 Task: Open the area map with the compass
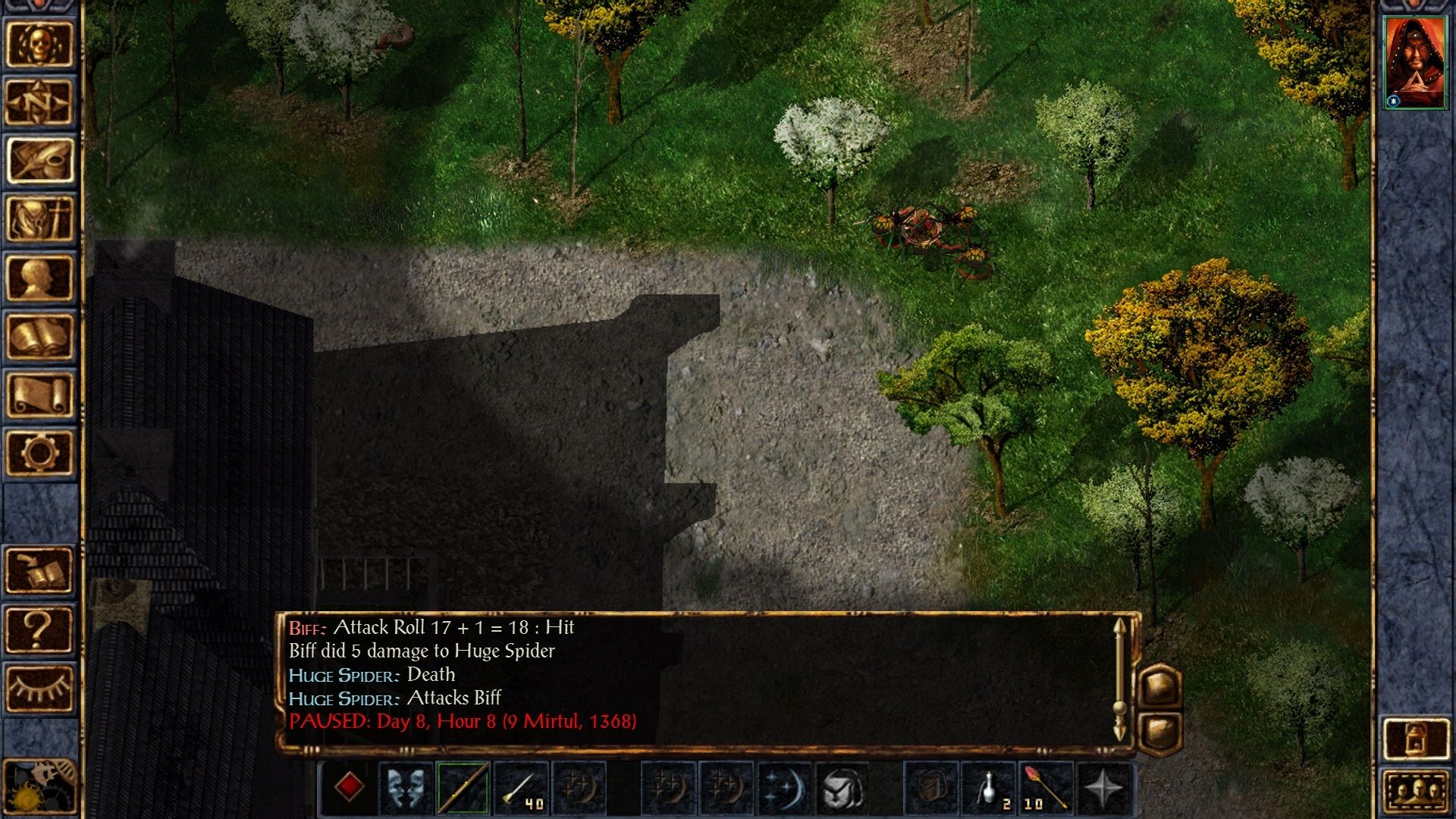click(39, 102)
